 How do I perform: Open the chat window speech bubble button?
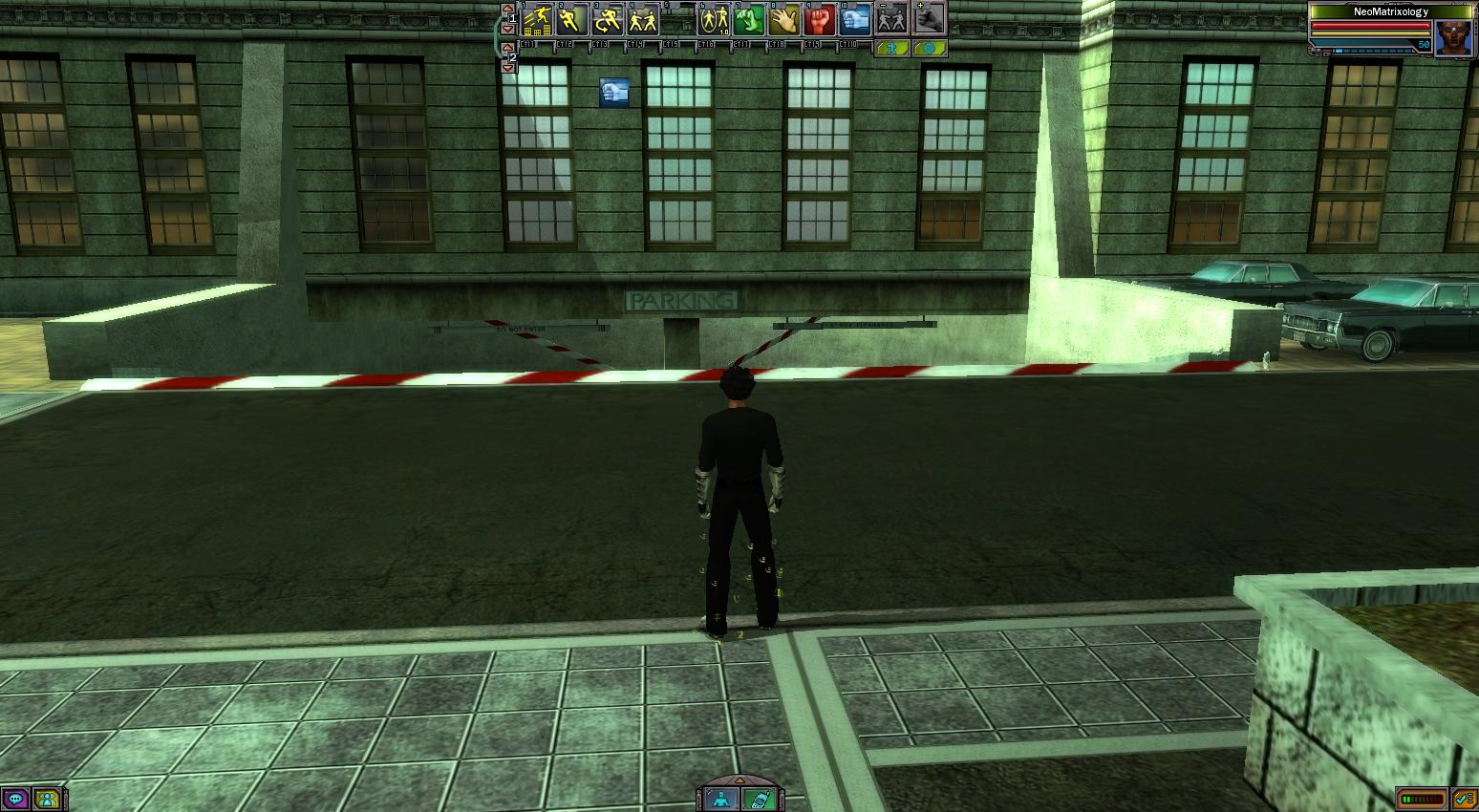(x=15, y=799)
